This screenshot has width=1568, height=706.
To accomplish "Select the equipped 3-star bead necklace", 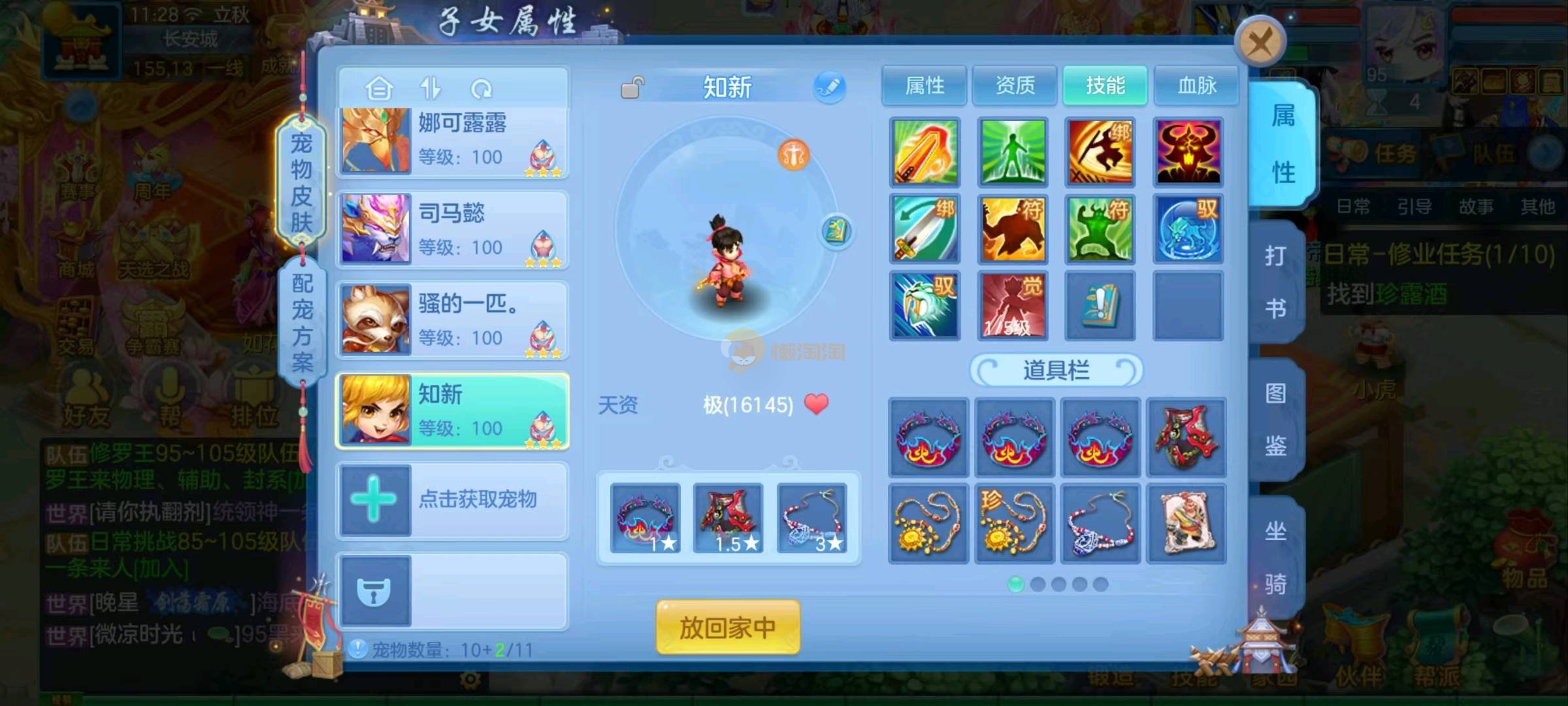I will click(812, 518).
